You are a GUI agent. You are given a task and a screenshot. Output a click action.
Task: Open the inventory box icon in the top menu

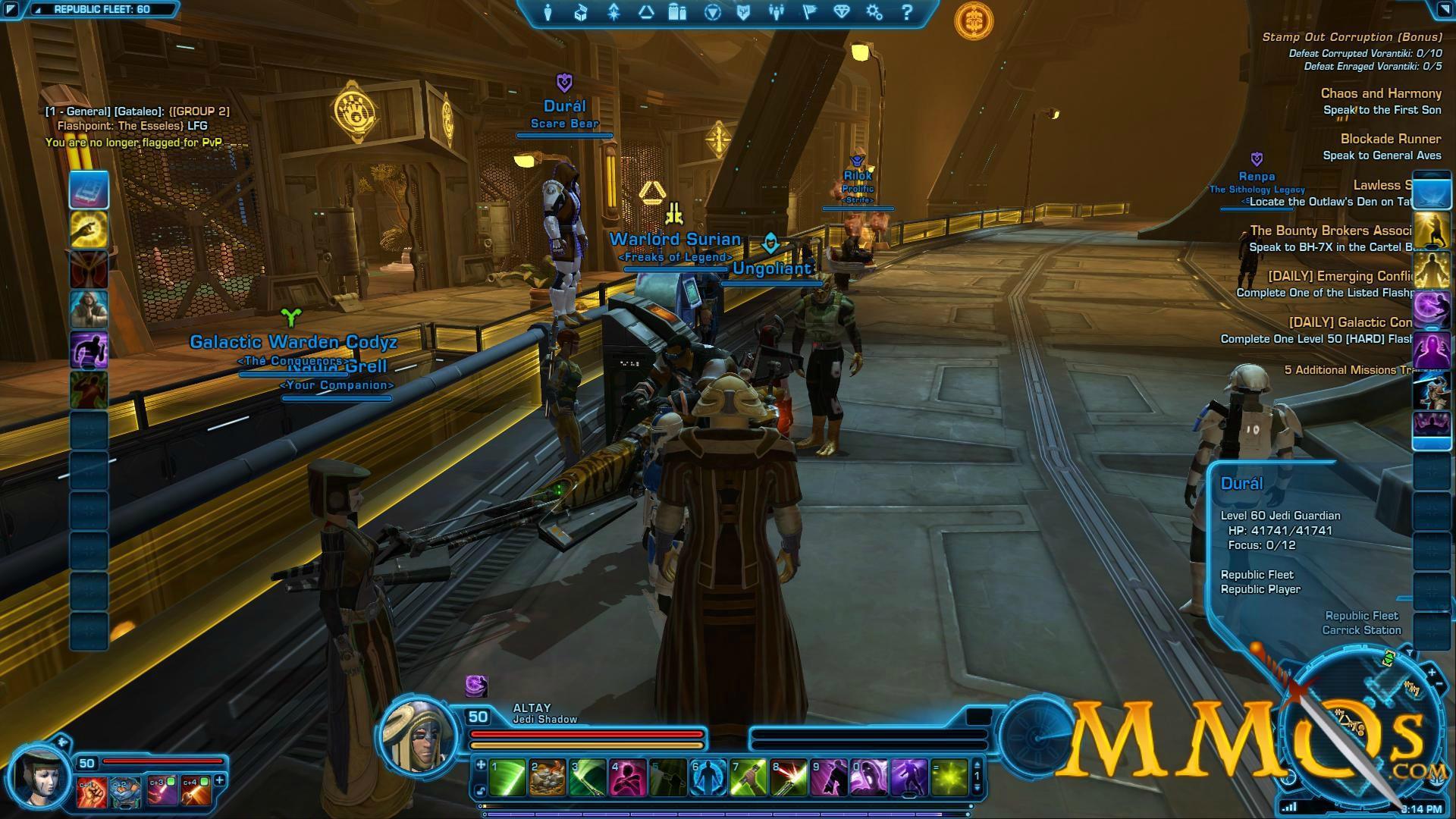581,13
